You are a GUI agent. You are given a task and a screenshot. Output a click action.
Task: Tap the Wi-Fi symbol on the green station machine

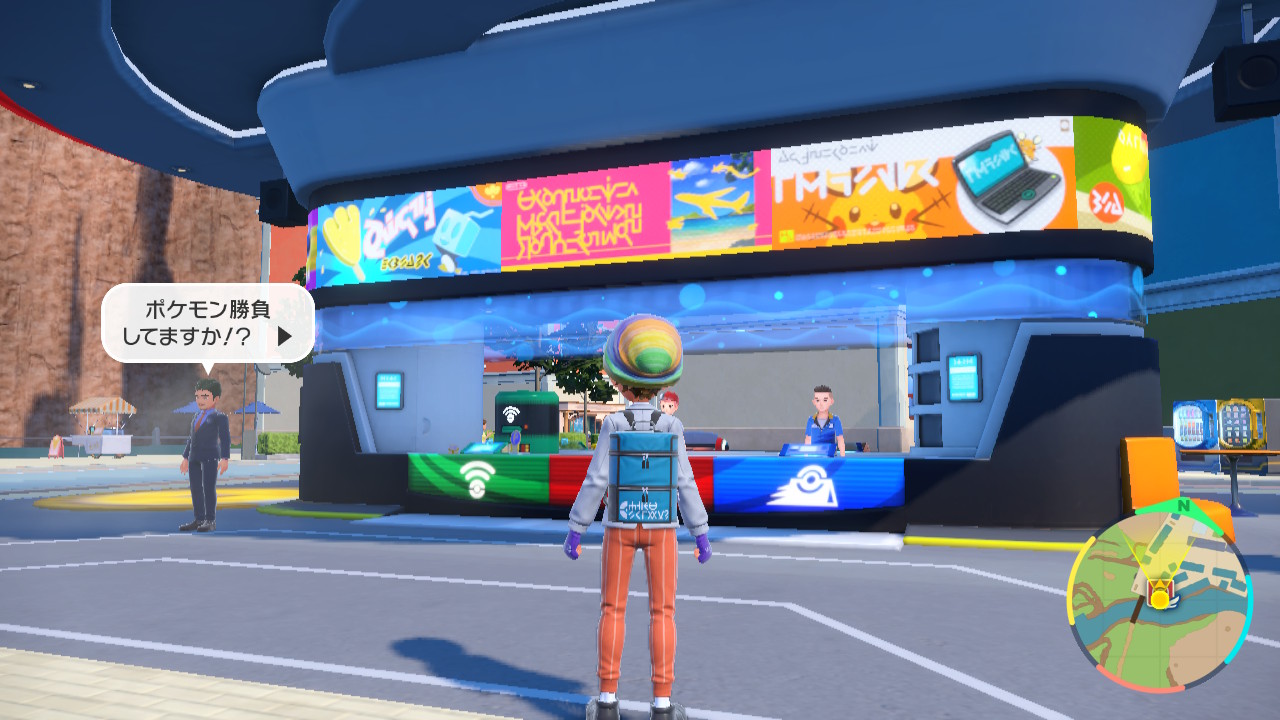511,413
